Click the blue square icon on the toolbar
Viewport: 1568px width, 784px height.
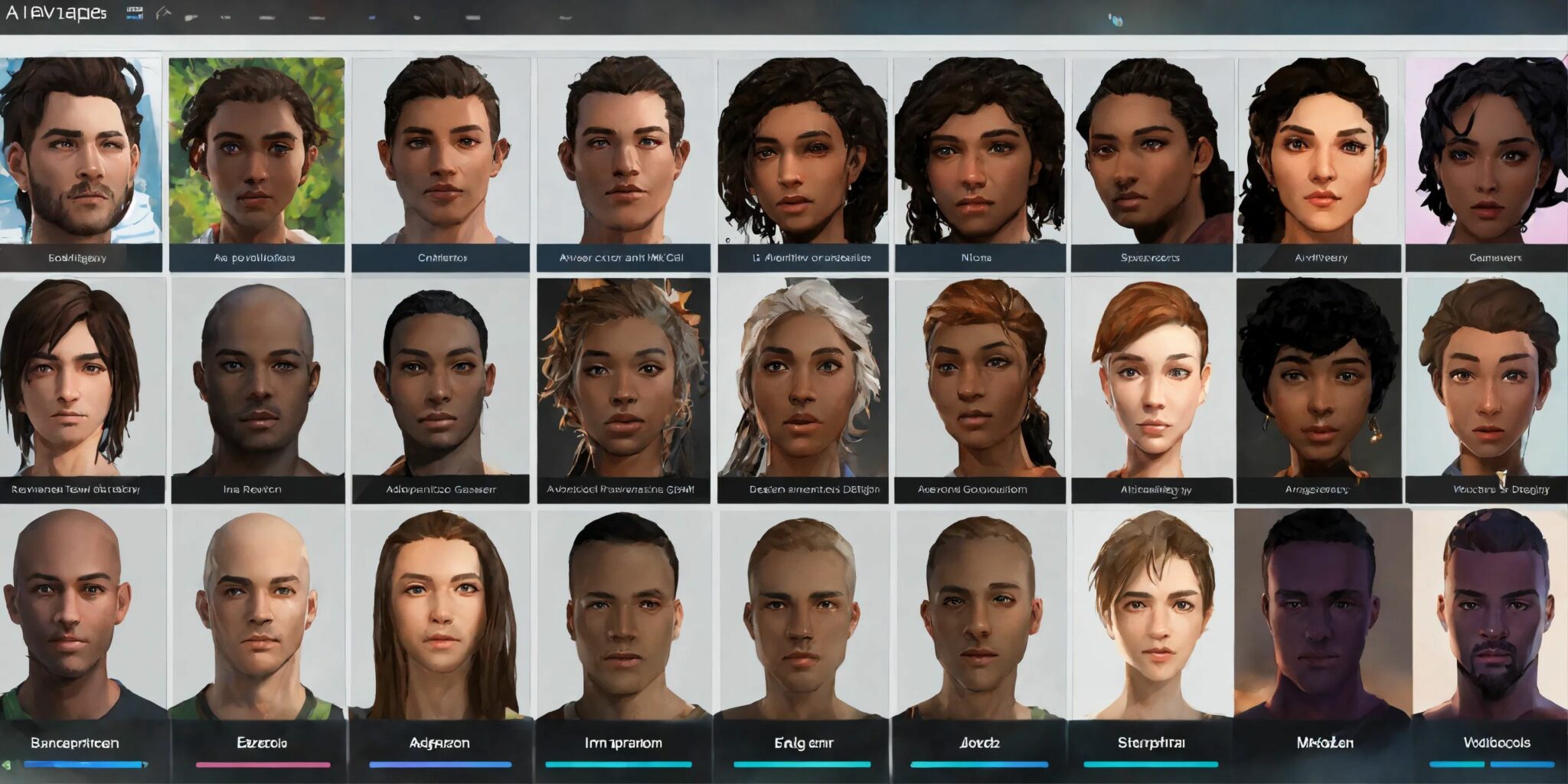coord(373,18)
